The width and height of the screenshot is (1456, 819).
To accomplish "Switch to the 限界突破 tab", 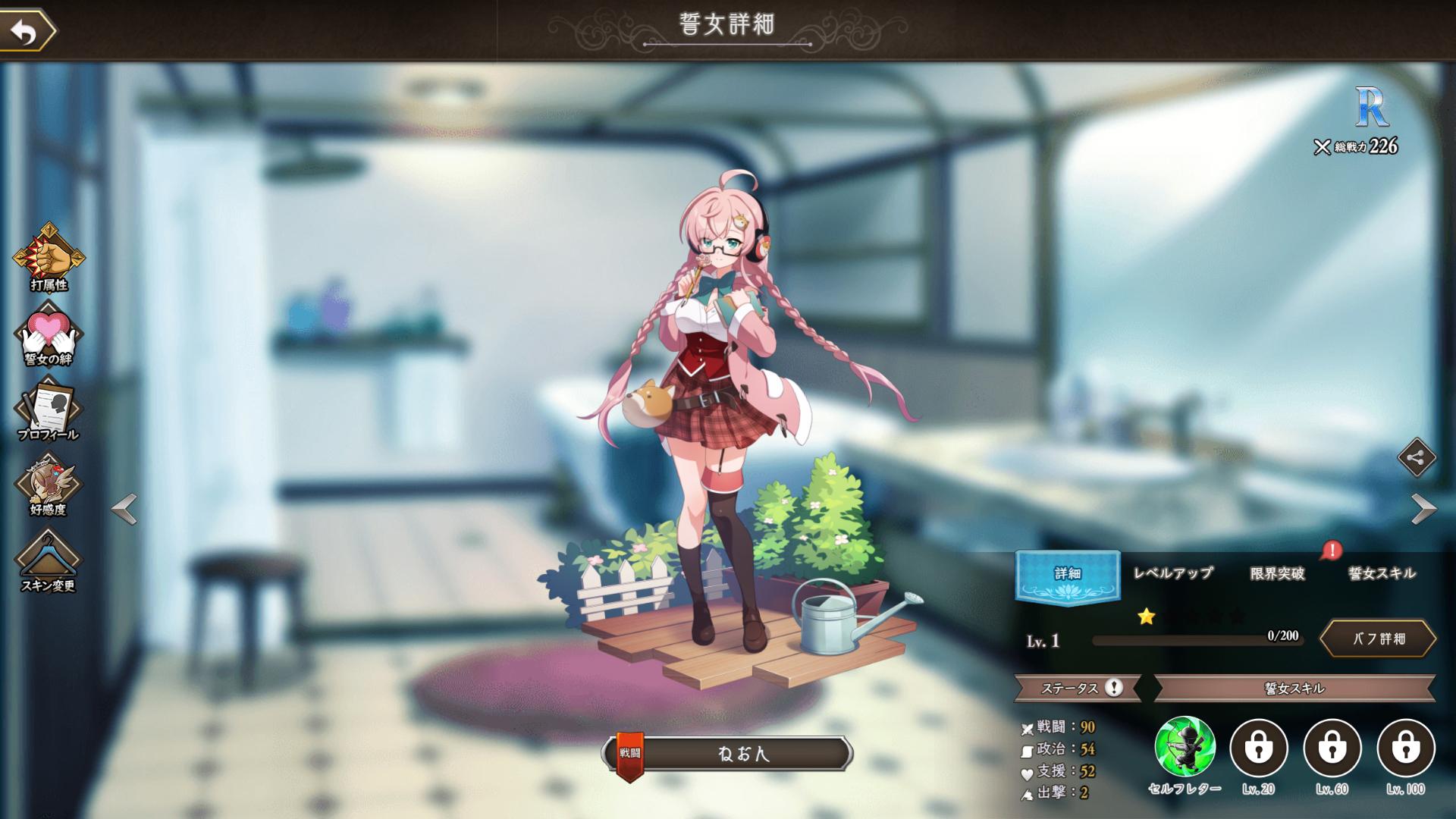I will click(1277, 574).
